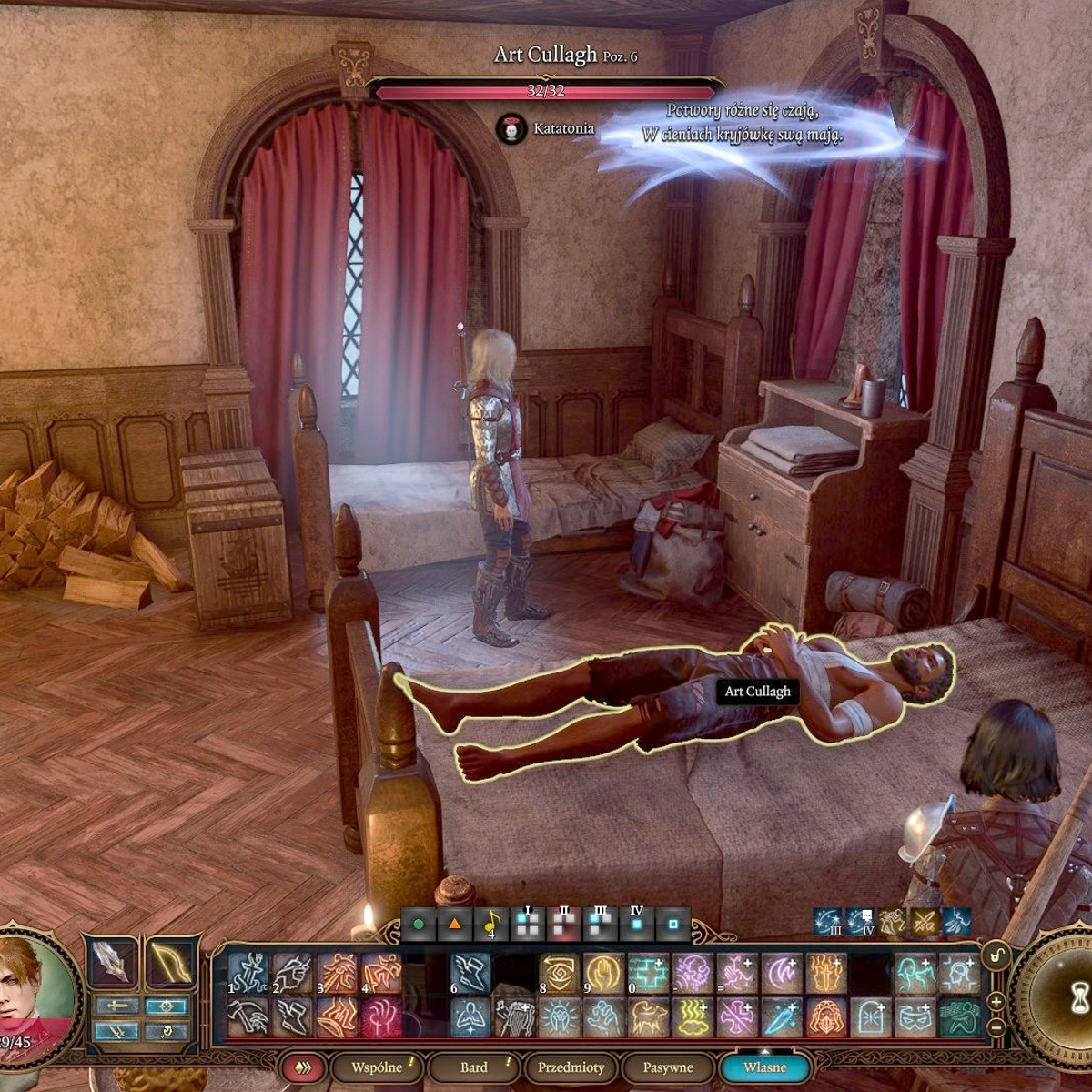Activate the crossed swords icon above hotbar
The width and height of the screenshot is (1092, 1092).
tap(925, 923)
